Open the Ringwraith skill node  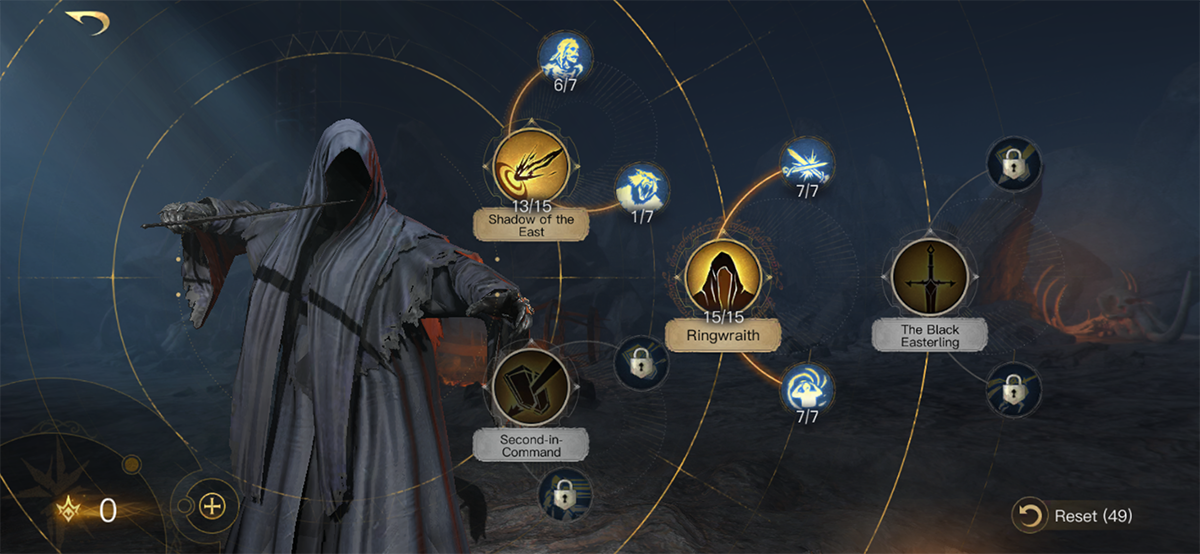[x=723, y=277]
